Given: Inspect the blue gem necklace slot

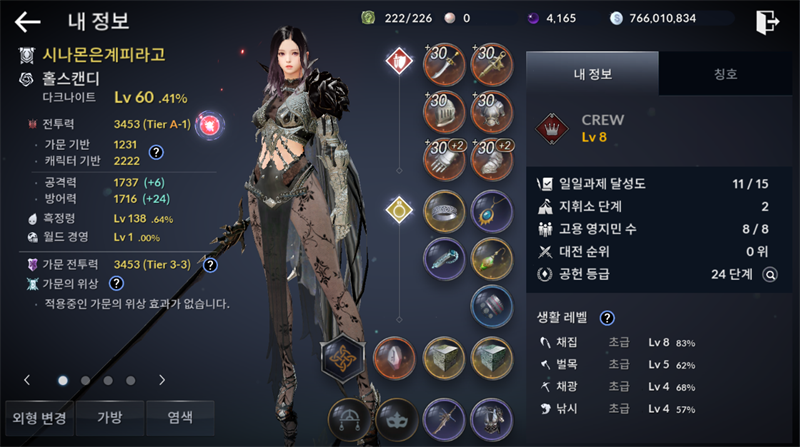Looking at the screenshot, I should click(x=490, y=210).
